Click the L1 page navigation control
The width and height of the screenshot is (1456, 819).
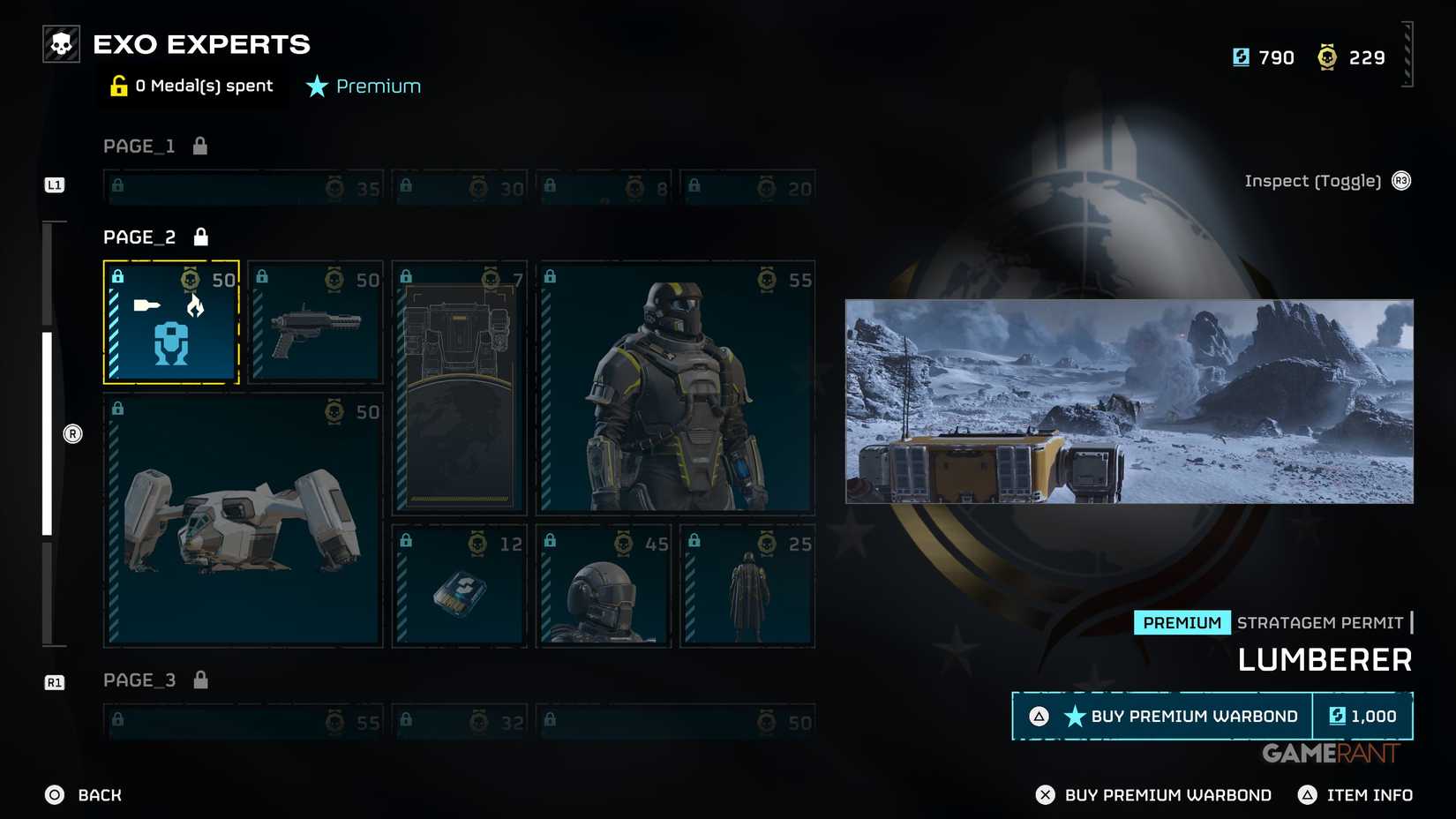(x=55, y=185)
